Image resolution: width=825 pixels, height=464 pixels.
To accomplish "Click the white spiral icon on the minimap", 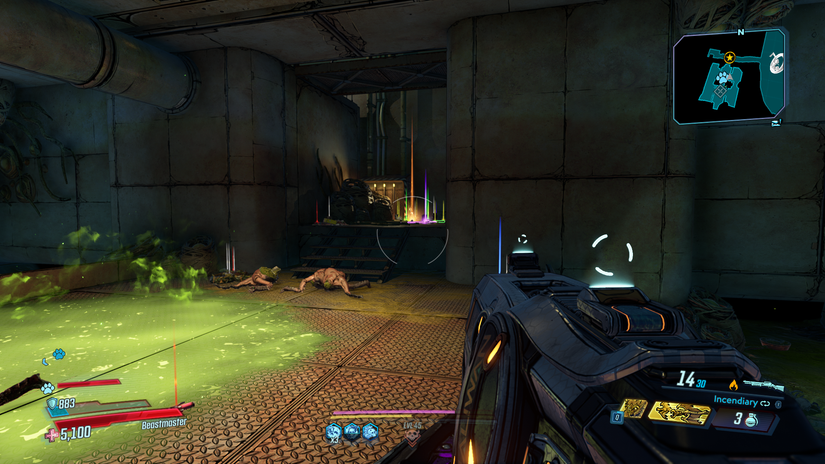I will pyautogui.click(x=775, y=62).
